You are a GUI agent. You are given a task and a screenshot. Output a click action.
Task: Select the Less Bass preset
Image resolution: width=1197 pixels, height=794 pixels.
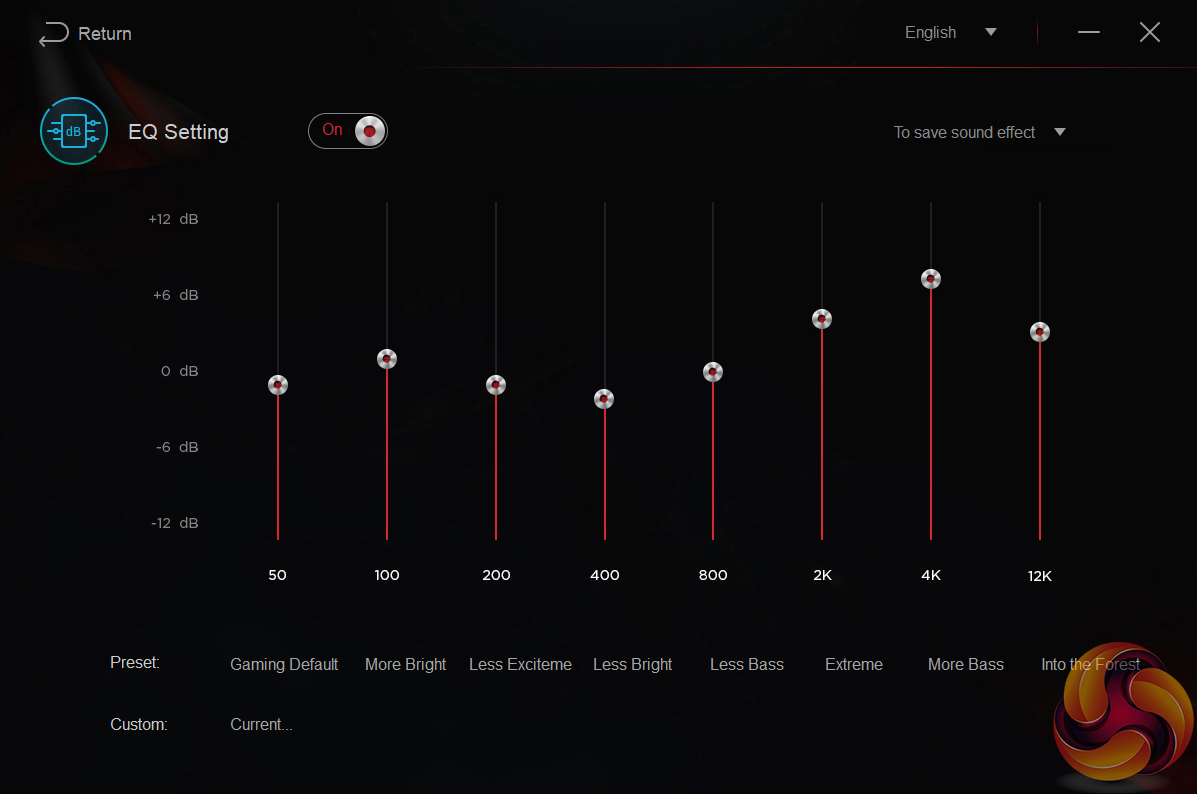[746, 664]
